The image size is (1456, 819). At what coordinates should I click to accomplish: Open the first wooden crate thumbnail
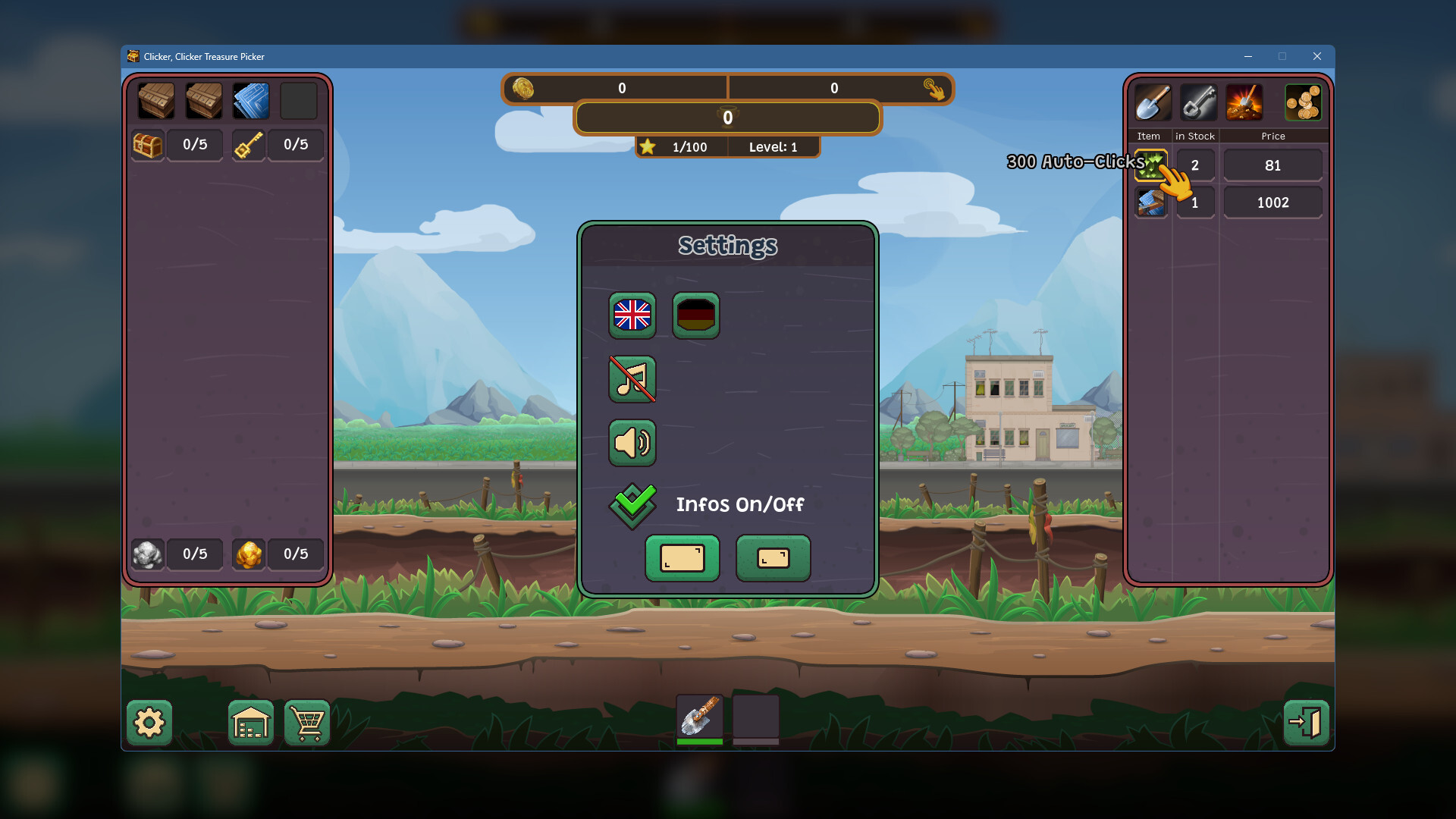pos(155,100)
